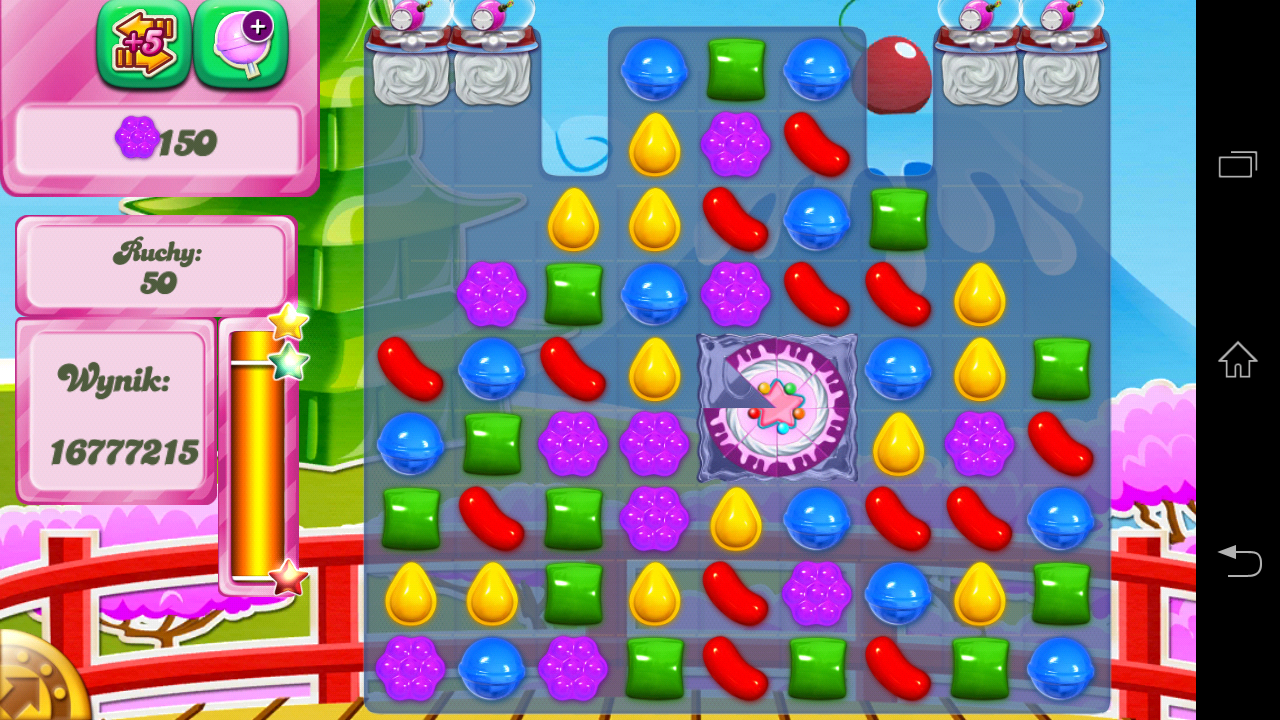1280x720 pixels.
Task: Tap the red cherry ingredient on board
Action: pos(897,73)
